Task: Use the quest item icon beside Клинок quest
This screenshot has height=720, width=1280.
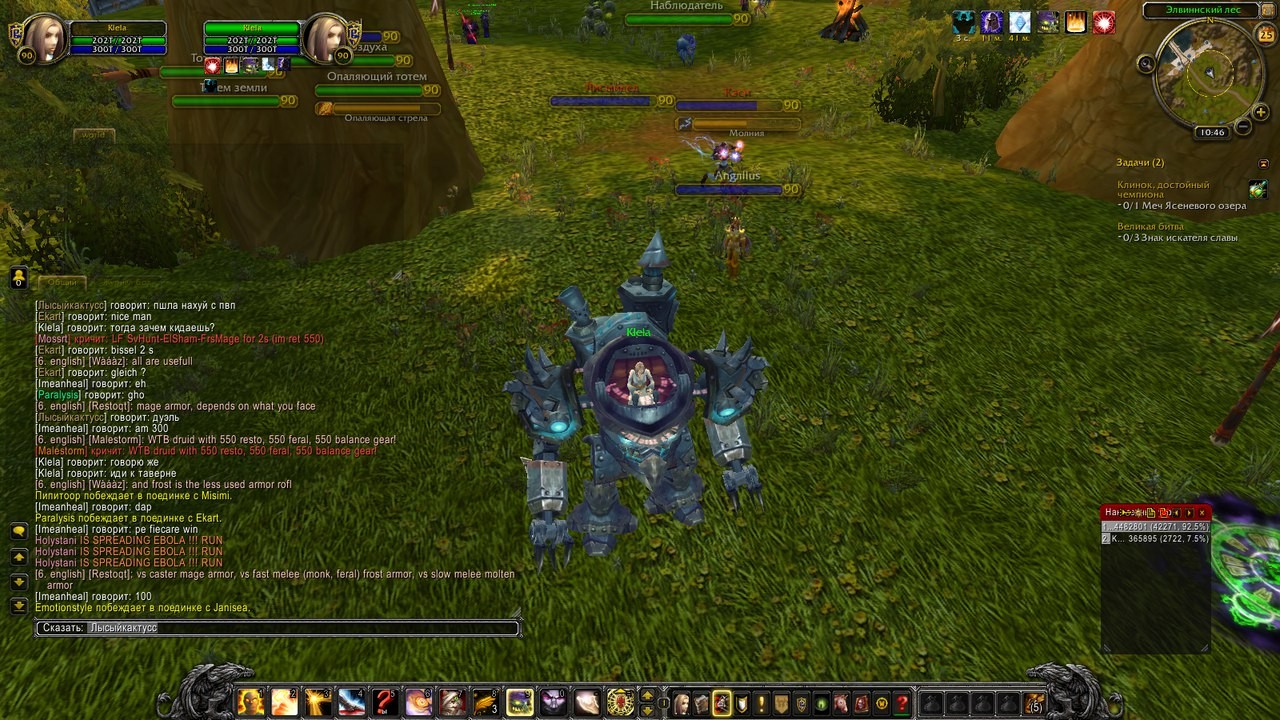Action: (x=1257, y=189)
